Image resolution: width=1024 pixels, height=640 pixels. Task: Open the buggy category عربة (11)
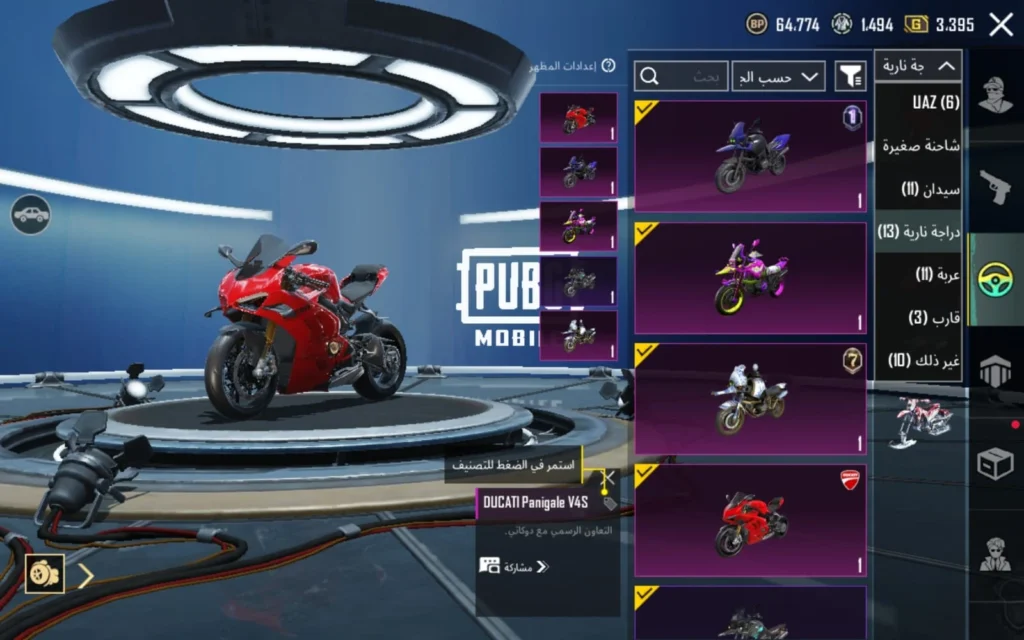click(937, 274)
